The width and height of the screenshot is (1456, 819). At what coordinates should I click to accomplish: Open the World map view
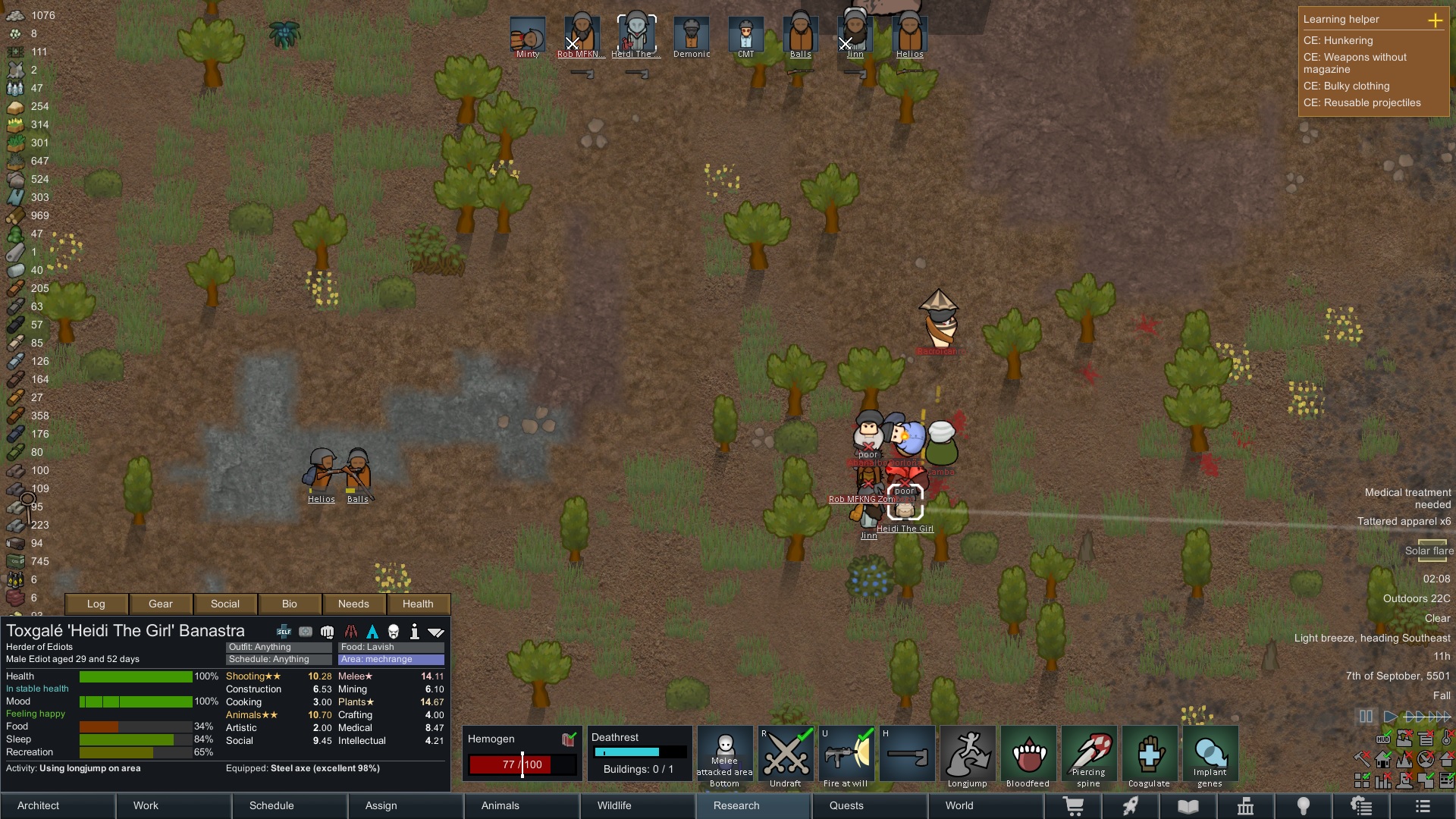pos(959,805)
